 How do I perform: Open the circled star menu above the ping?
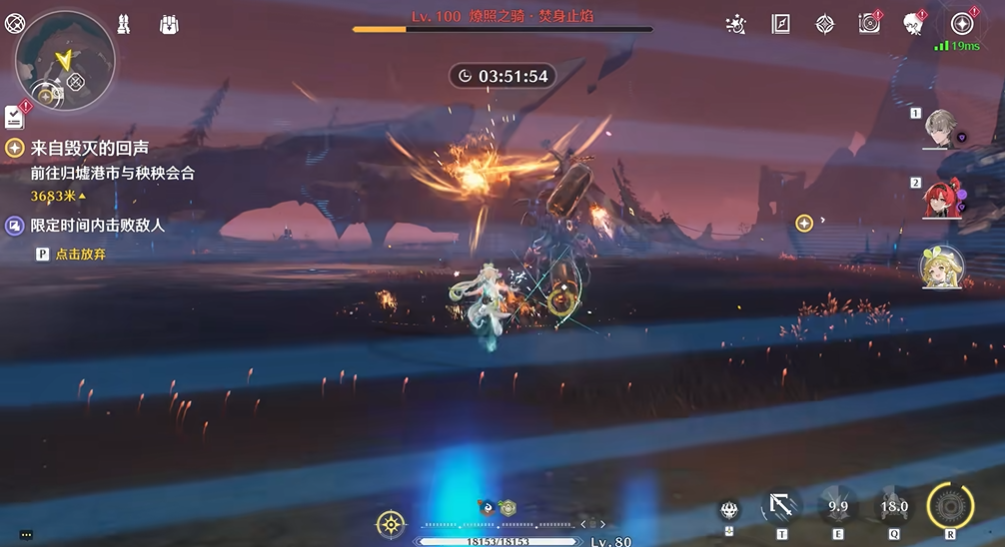[x=962, y=24]
